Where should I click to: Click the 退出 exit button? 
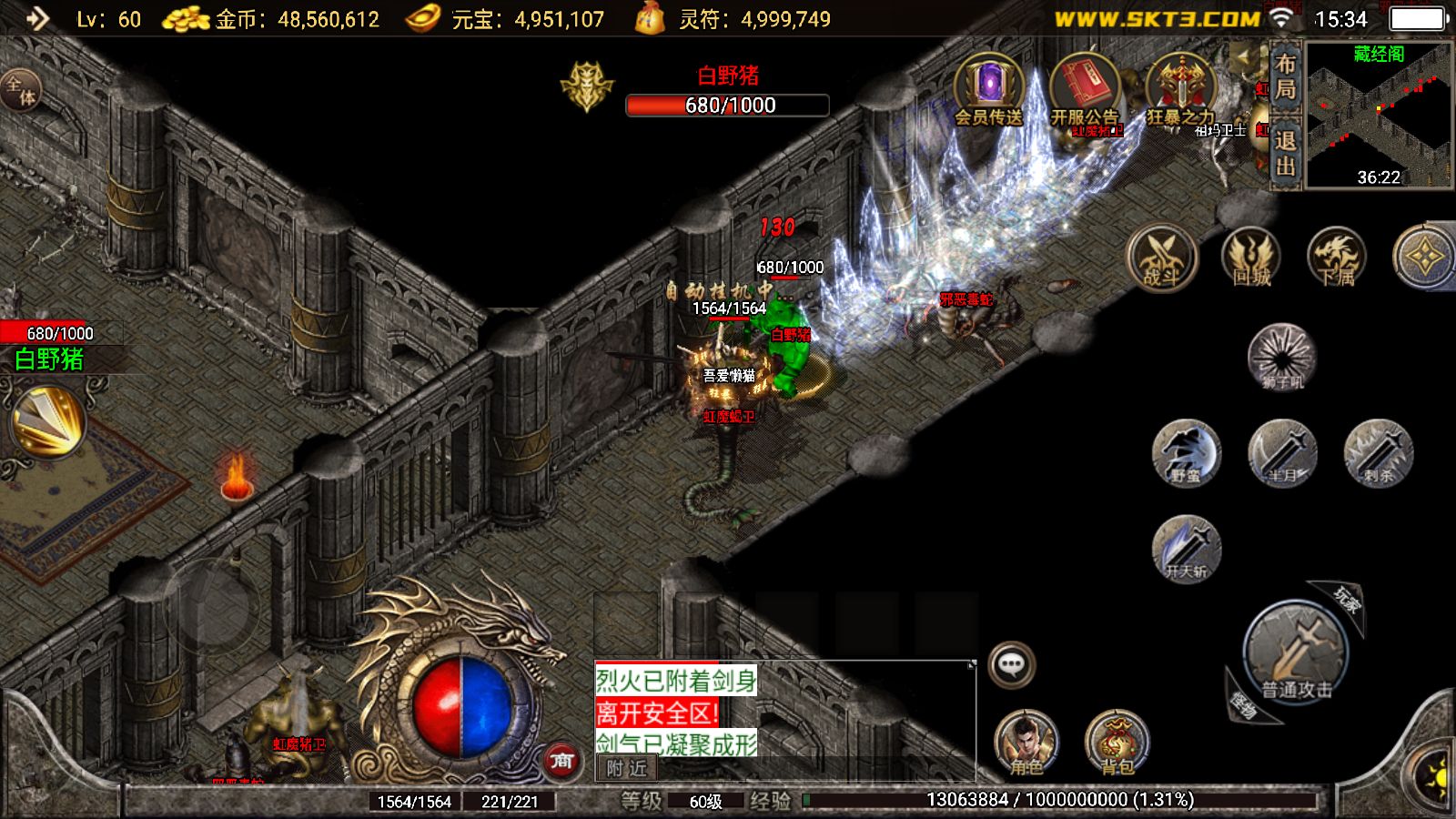1285,153
